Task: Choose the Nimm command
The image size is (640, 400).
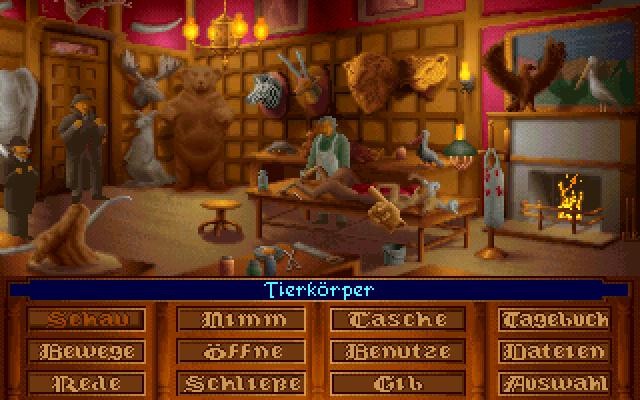Action: pos(240,320)
